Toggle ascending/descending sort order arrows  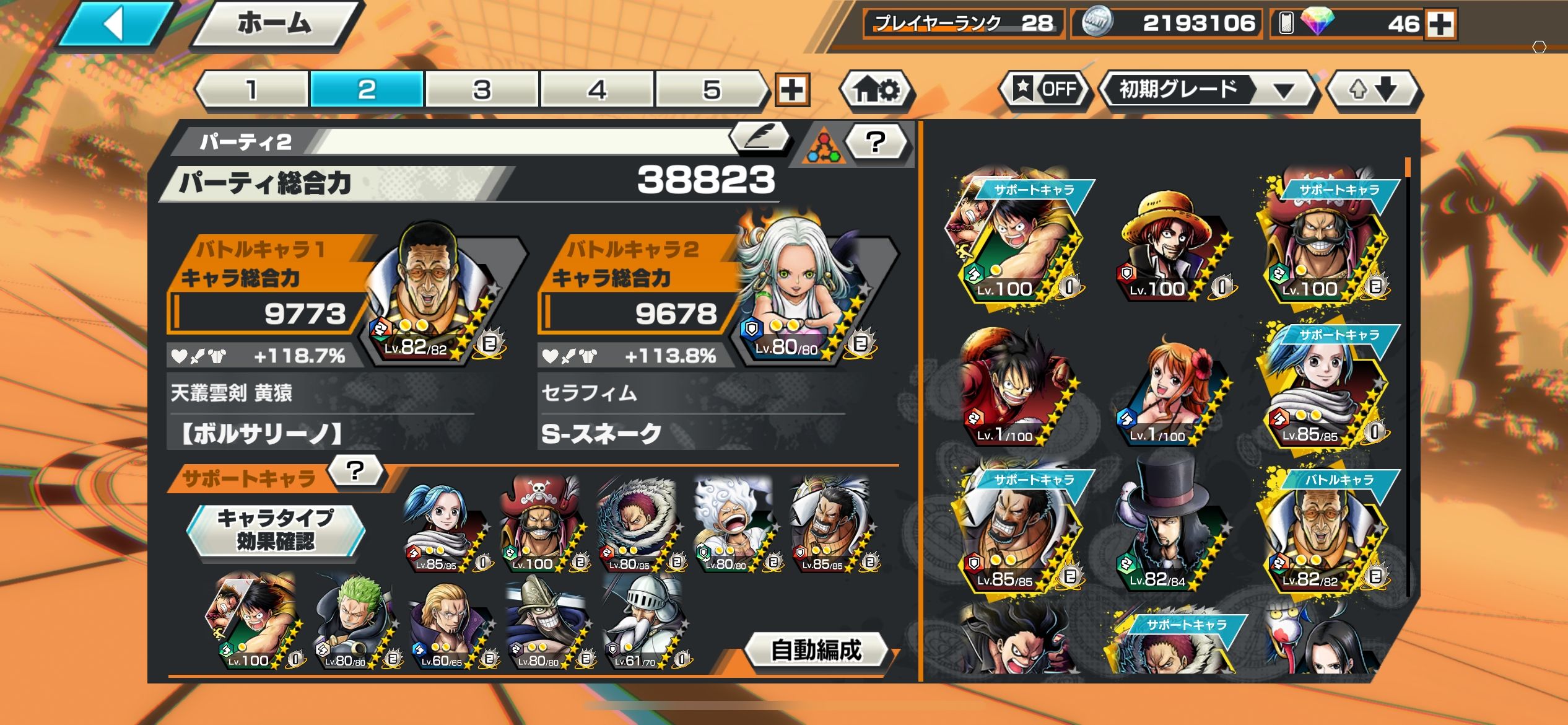tap(1373, 90)
